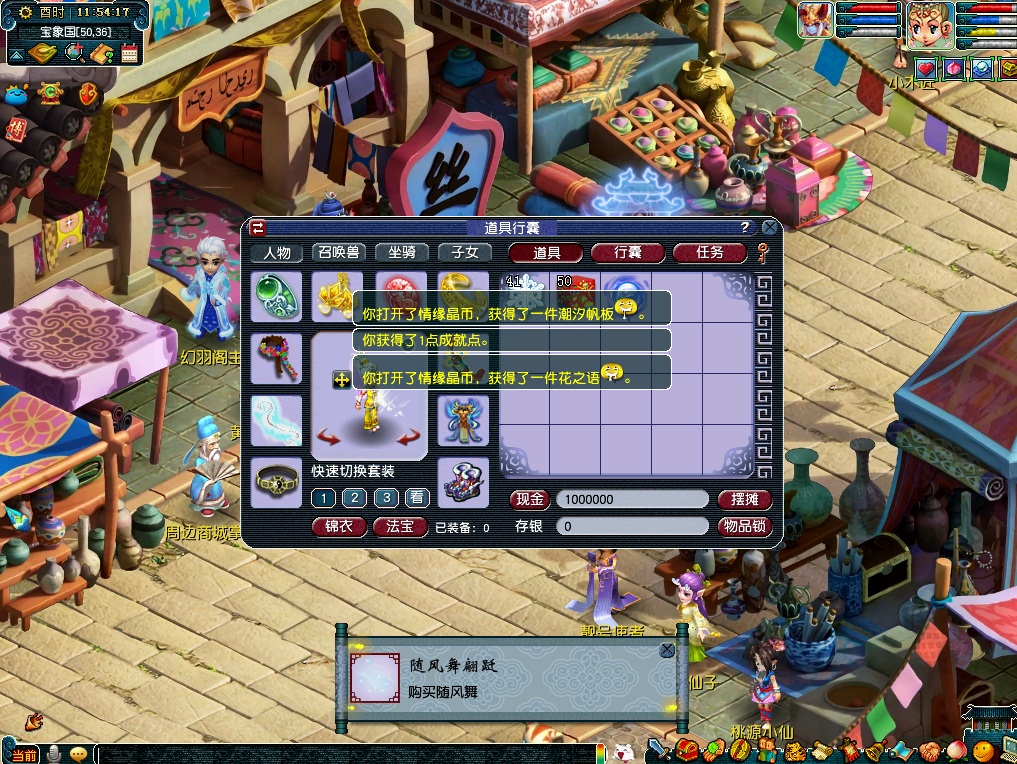This screenshot has width=1017, height=764.
Task: Open the 物品锁 item lock
Action: pyautogui.click(x=745, y=526)
